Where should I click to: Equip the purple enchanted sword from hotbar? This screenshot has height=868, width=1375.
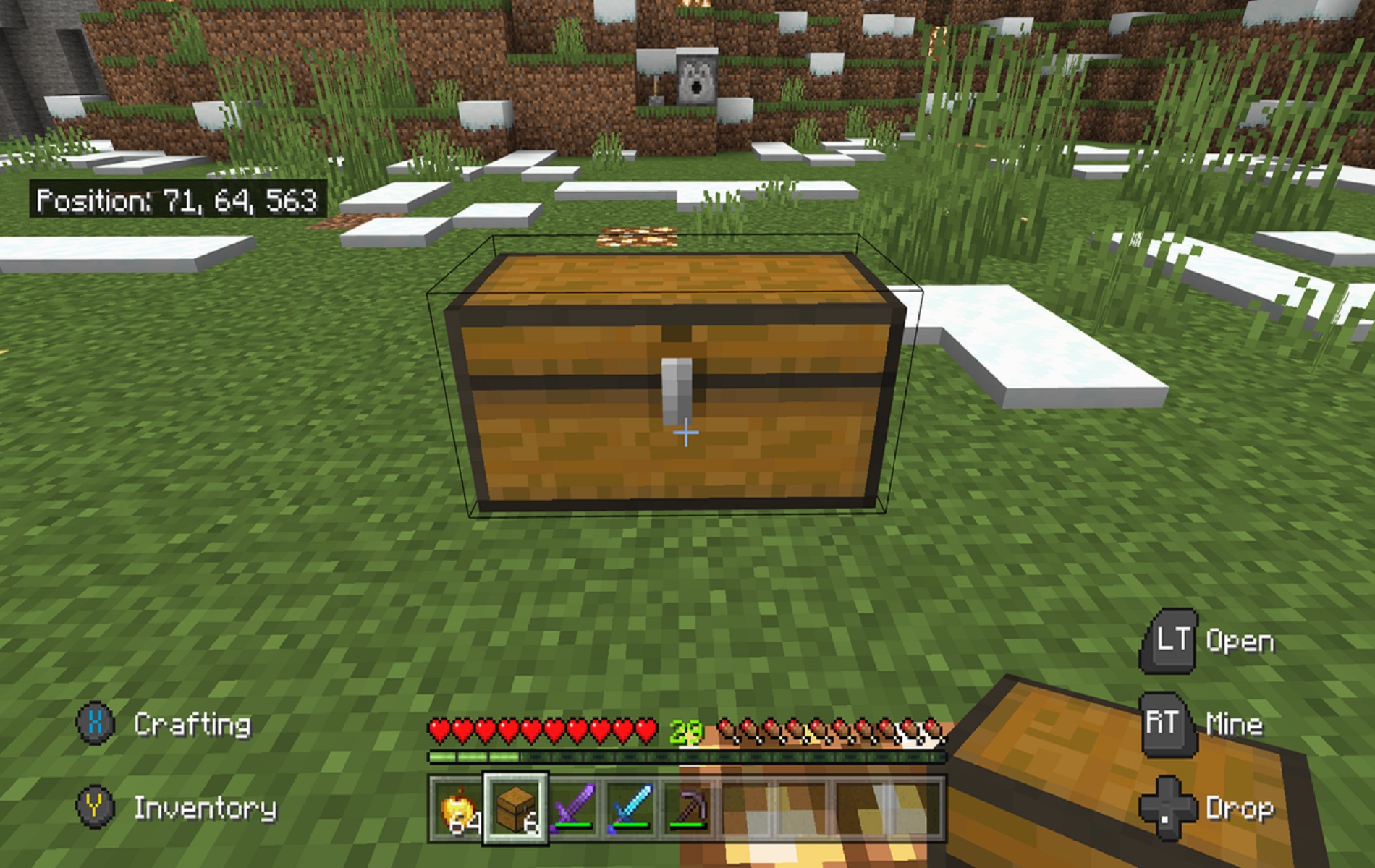pyautogui.click(x=573, y=808)
